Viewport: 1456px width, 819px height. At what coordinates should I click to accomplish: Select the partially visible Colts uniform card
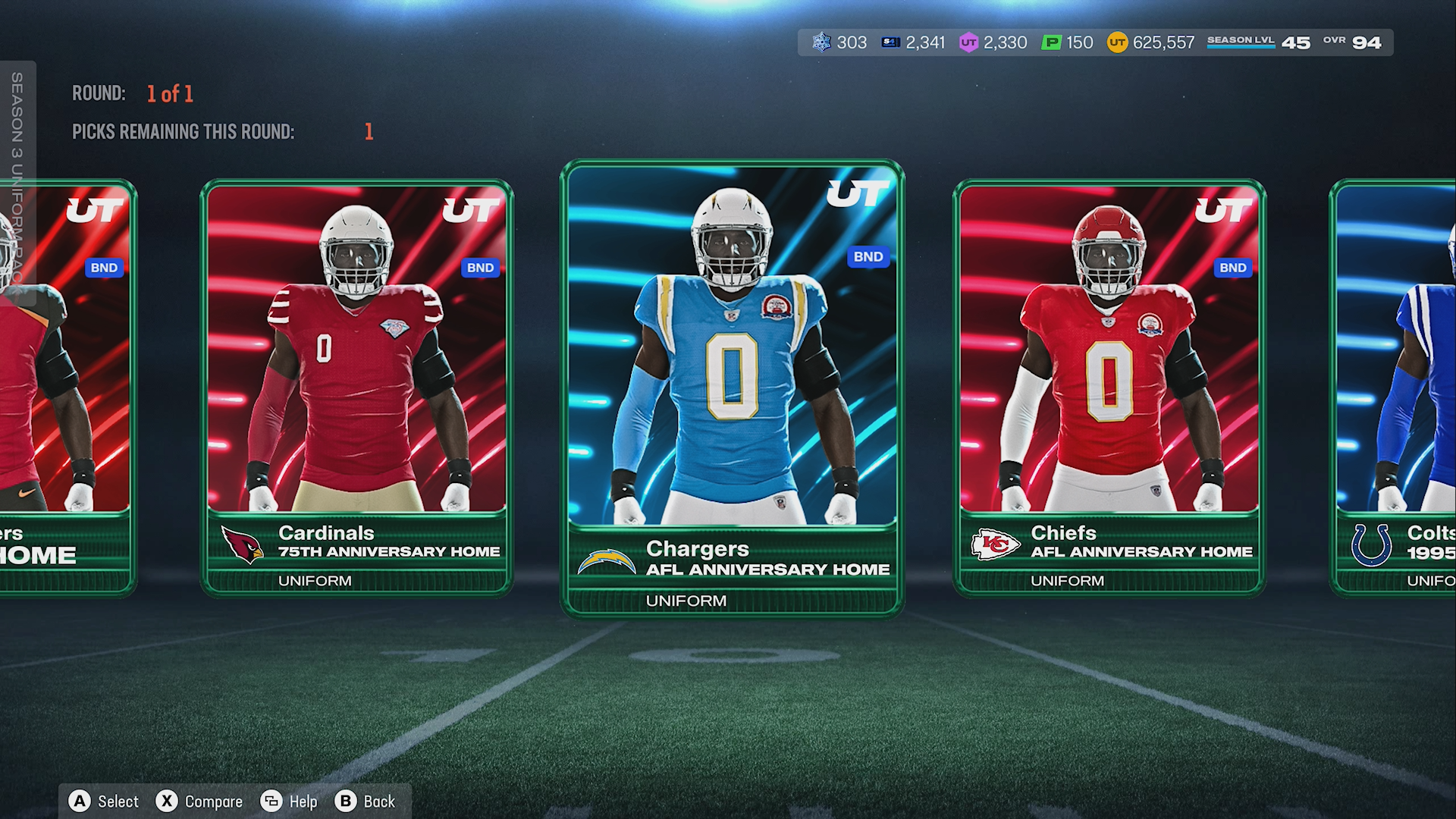tap(1395, 387)
